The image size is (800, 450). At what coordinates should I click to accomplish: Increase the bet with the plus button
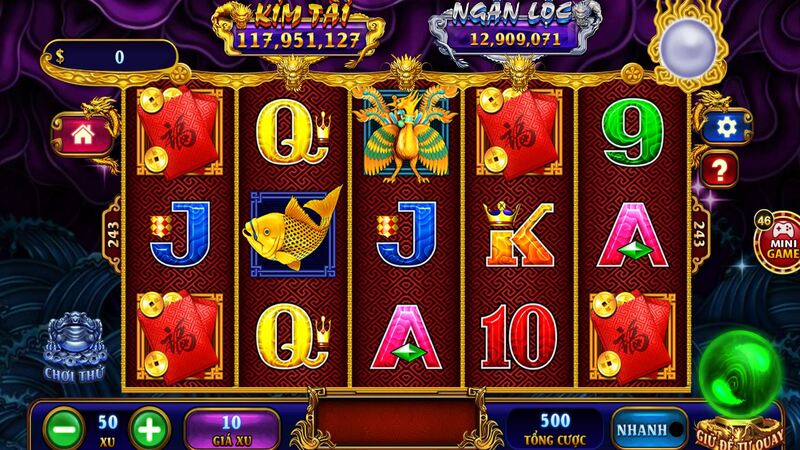[x=148, y=429]
